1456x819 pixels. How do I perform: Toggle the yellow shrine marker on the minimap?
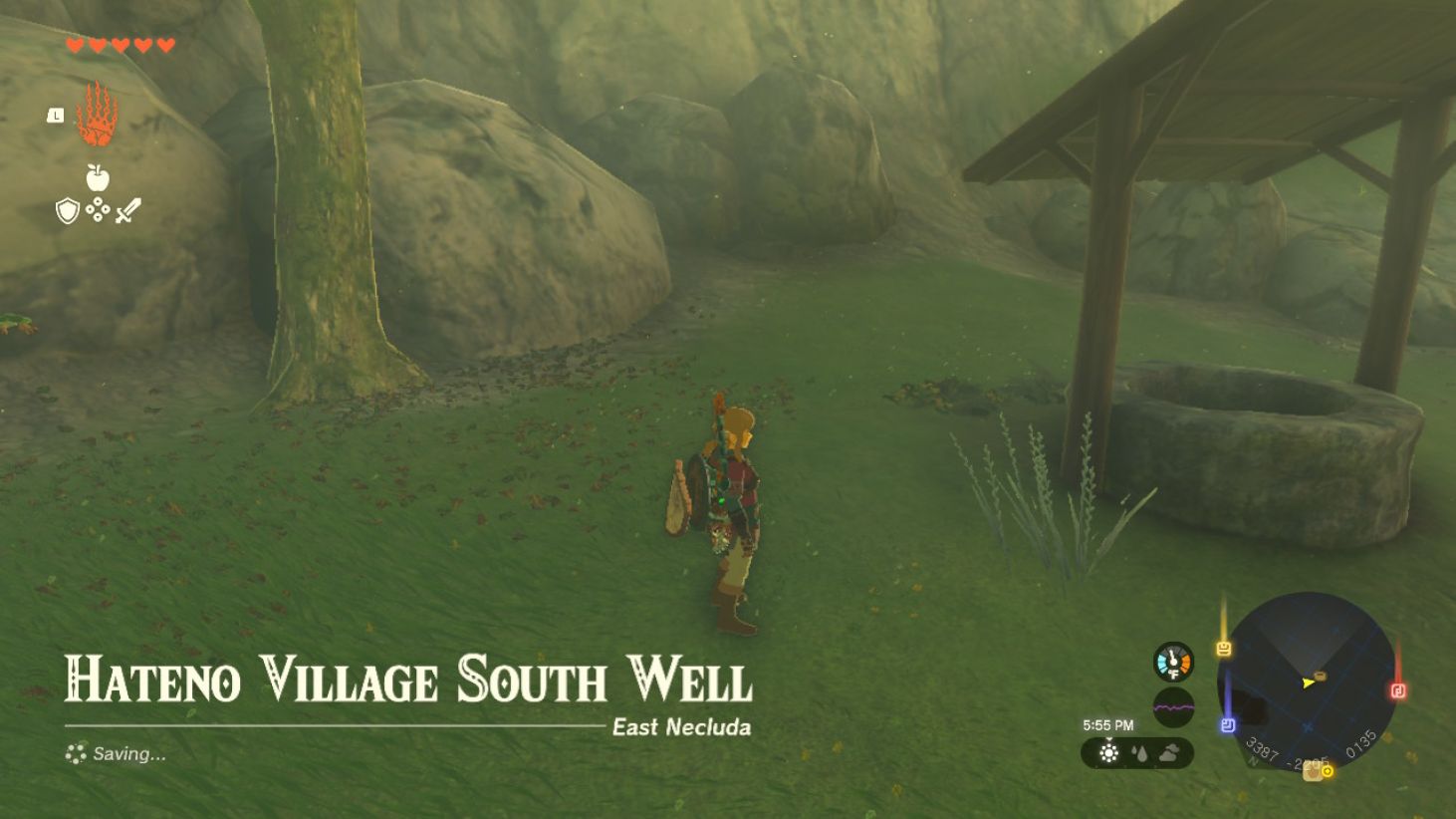(x=1225, y=649)
